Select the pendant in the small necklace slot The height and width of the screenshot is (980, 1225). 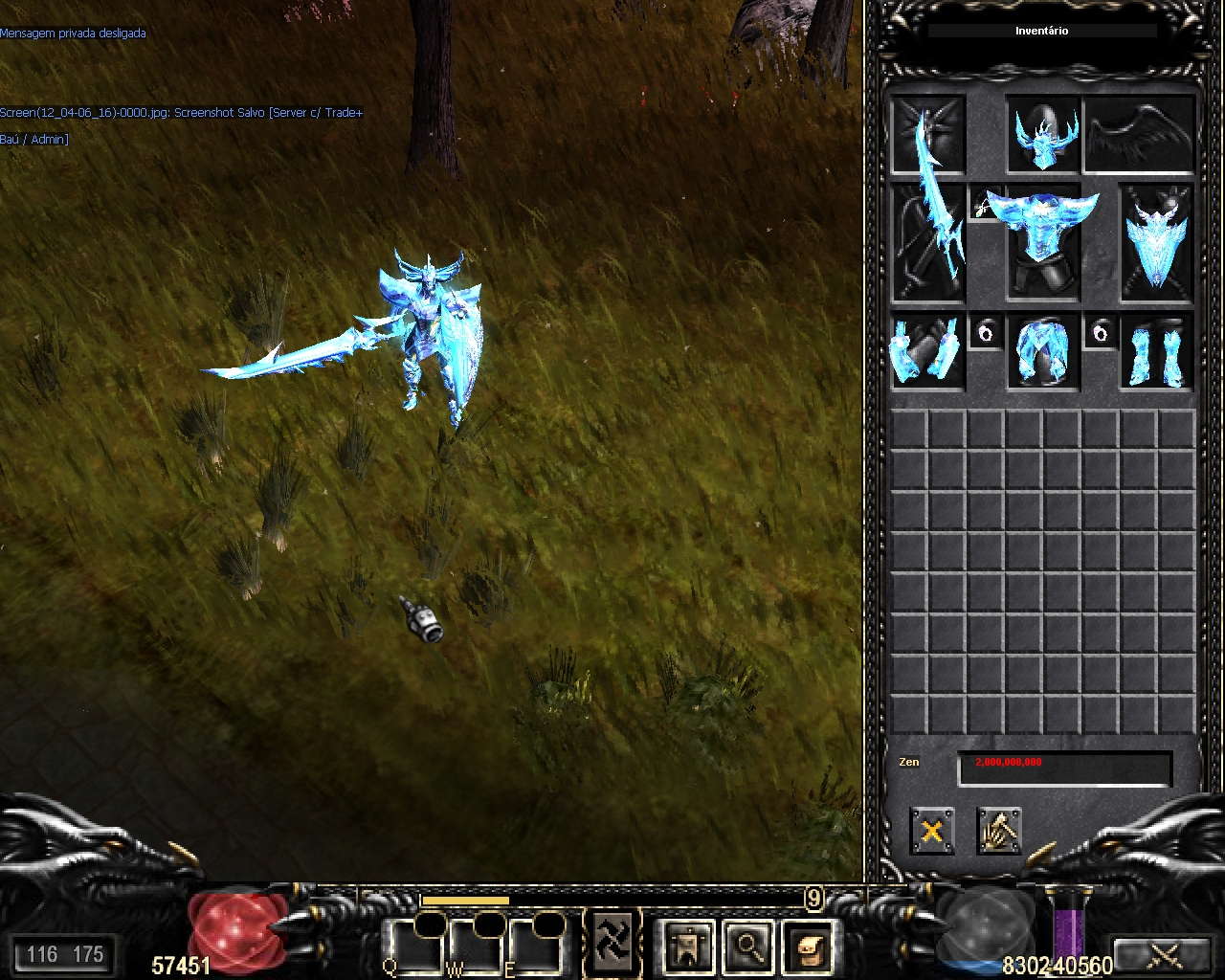(985, 203)
